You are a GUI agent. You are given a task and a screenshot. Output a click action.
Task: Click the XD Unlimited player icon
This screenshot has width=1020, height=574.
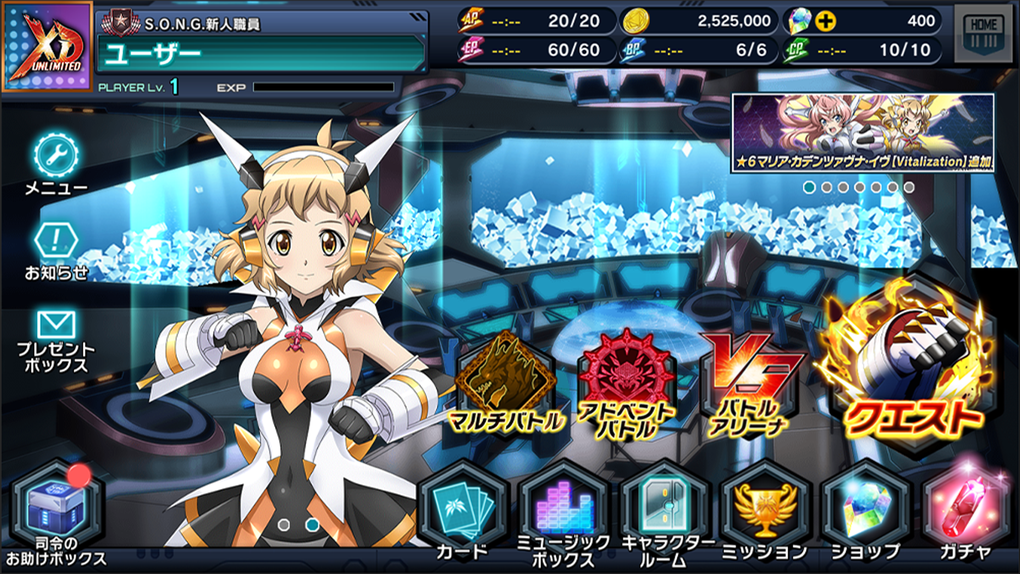47,47
